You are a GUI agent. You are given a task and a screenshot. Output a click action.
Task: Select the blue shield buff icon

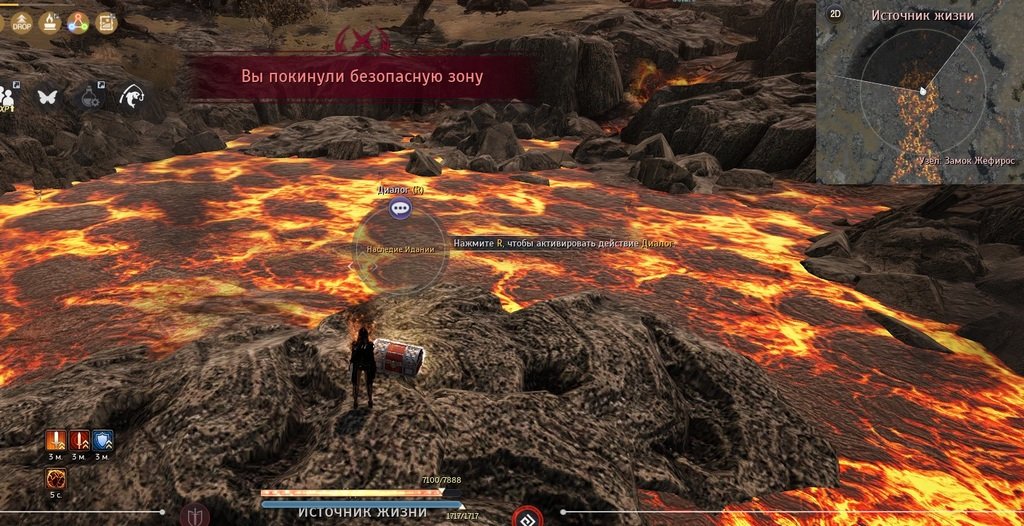103,440
